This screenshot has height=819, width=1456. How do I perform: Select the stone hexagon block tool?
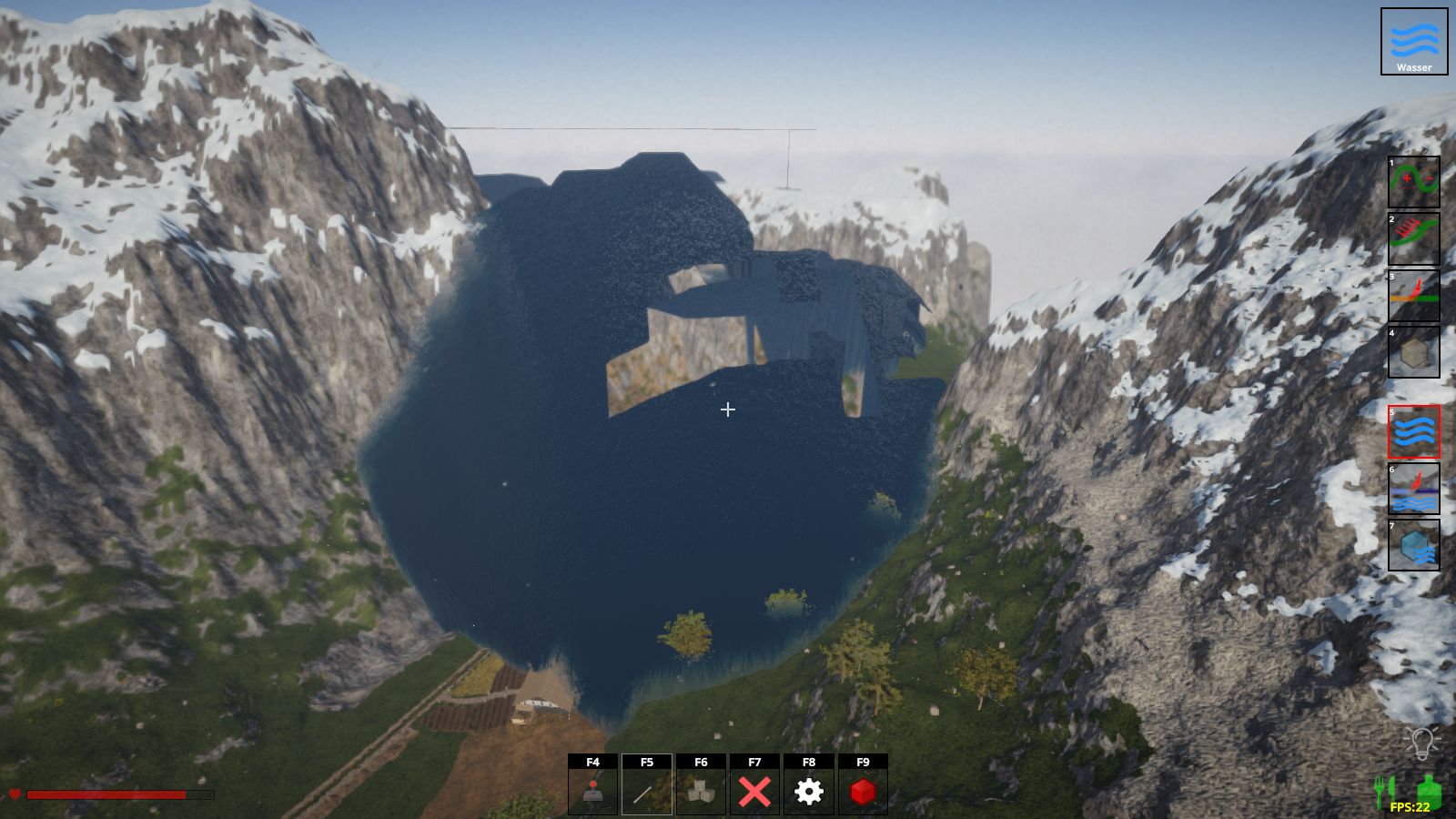point(1413,351)
